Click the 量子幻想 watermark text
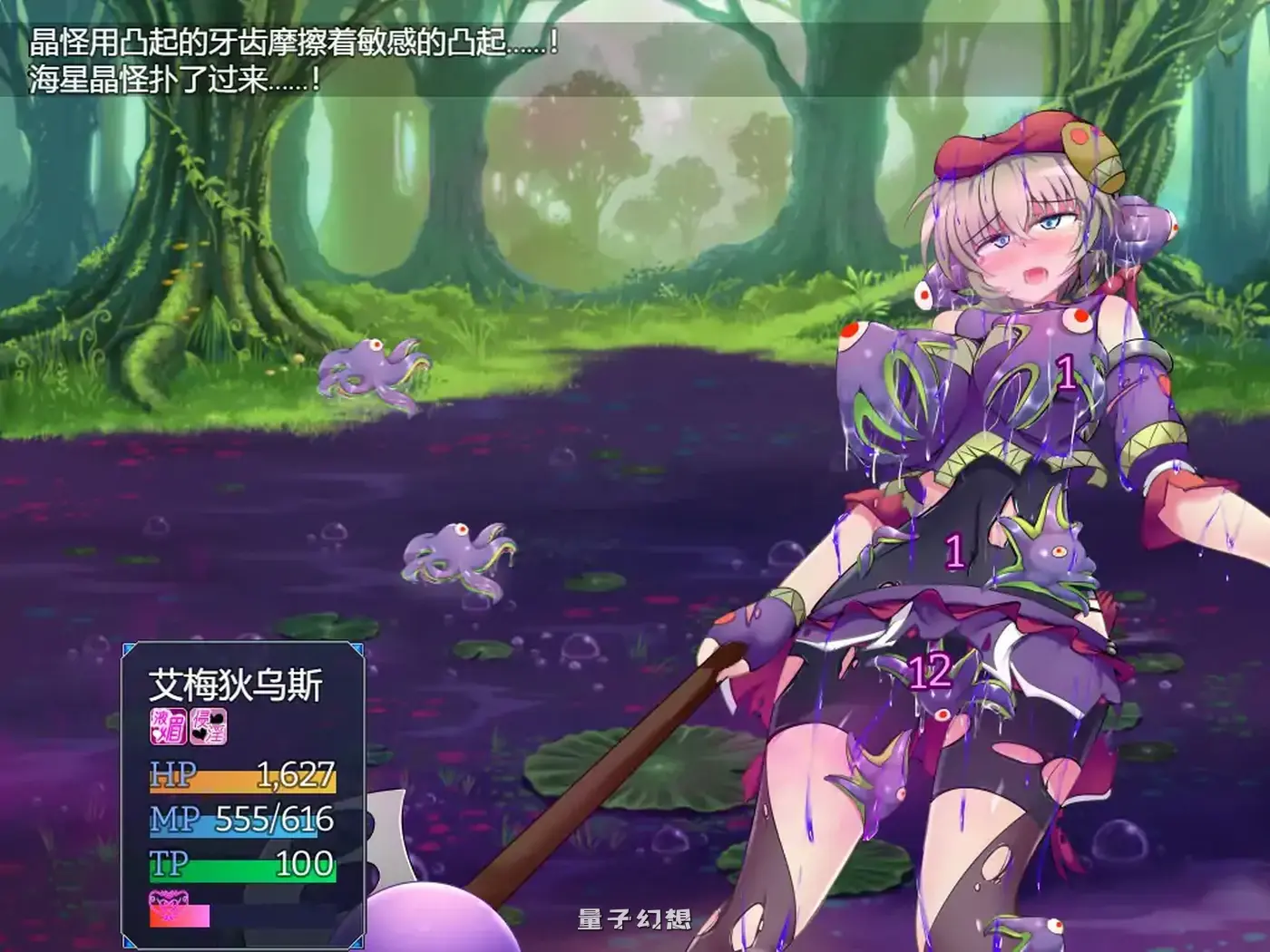 pos(635,918)
